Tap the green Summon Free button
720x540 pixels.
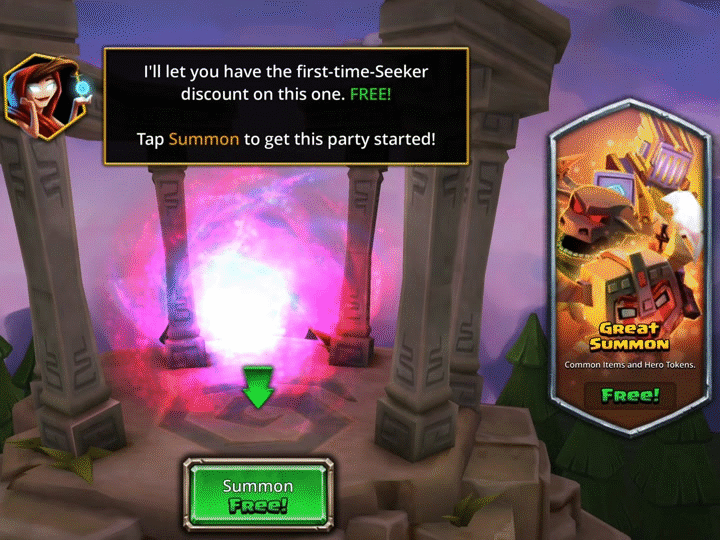(x=257, y=494)
